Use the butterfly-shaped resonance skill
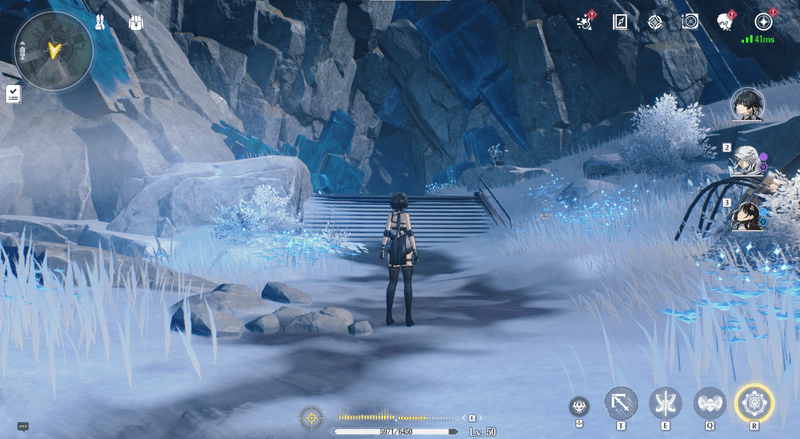Image resolution: width=800 pixels, height=439 pixels. pyautogui.click(x=664, y=403)
